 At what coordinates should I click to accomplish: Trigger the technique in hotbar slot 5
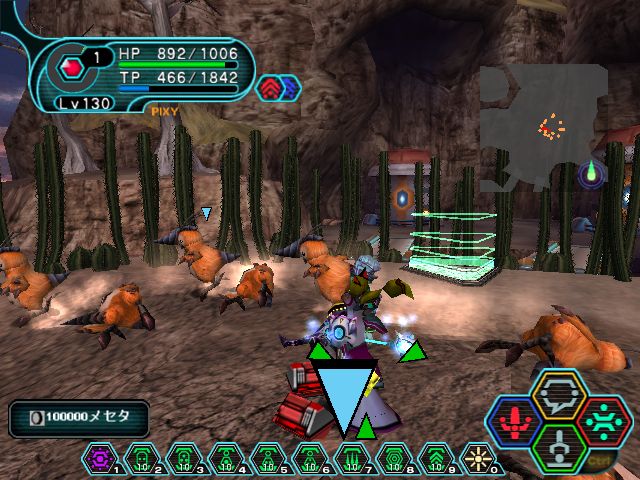[x=268, y=459]
